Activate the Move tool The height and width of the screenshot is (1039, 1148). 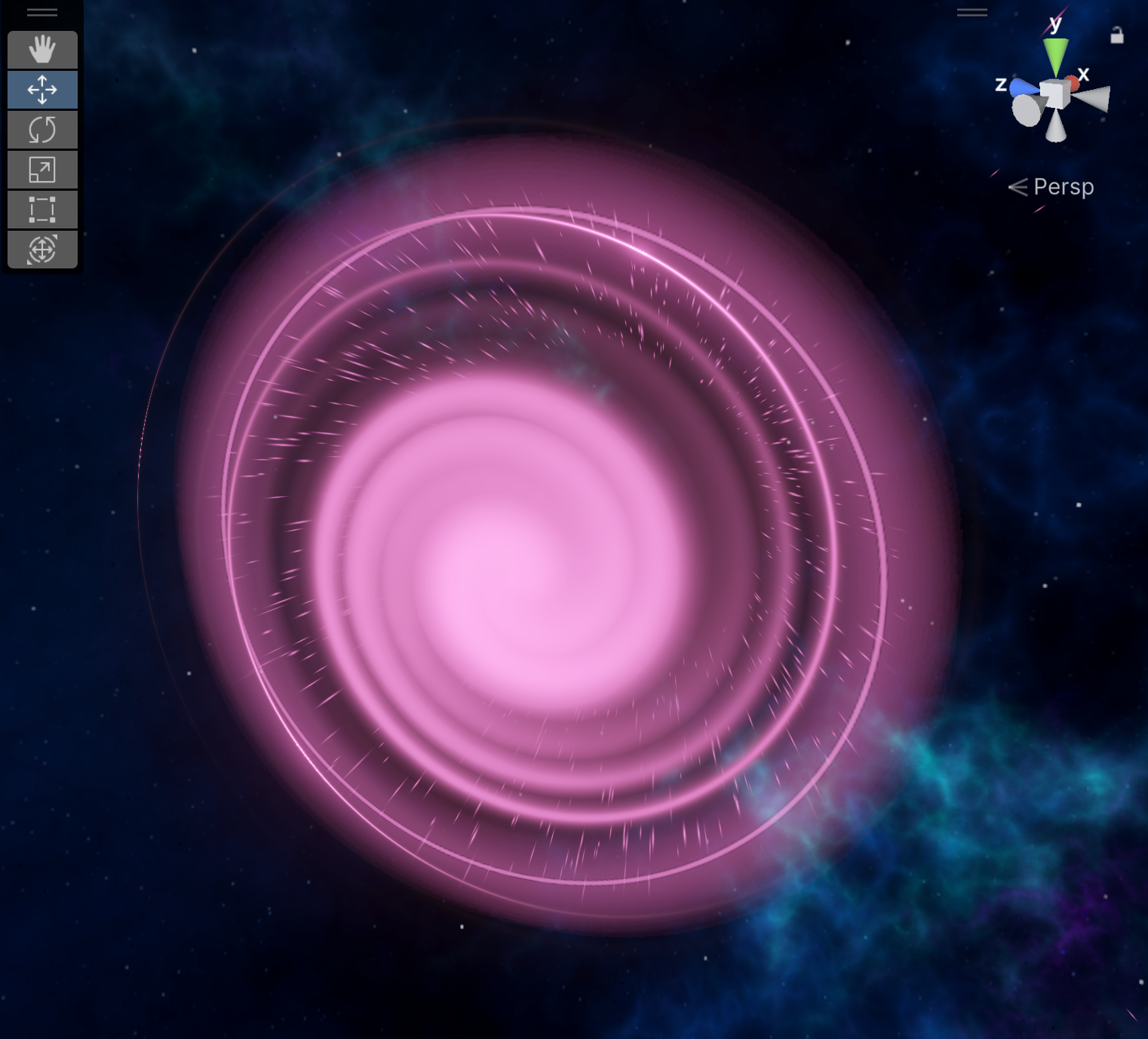point(42,89)
